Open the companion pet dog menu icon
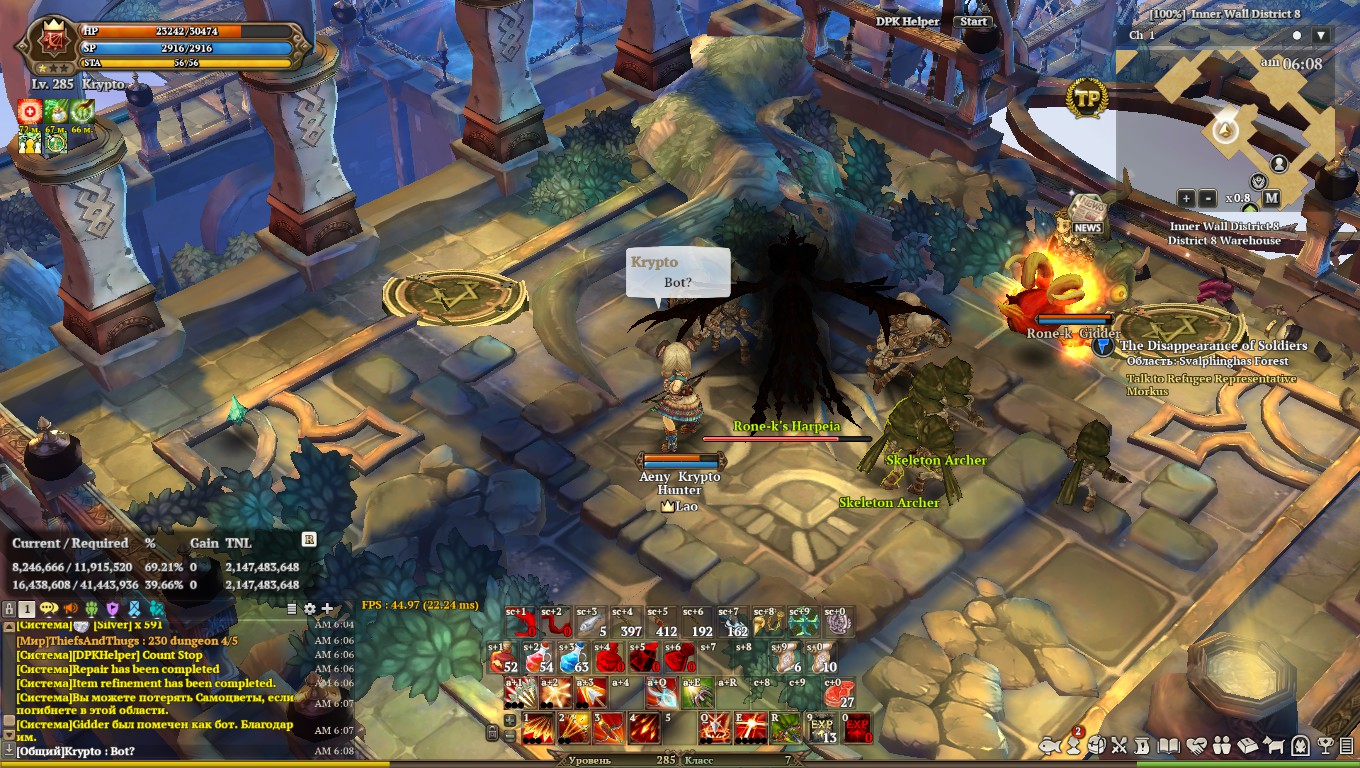 pos(1274,745)
